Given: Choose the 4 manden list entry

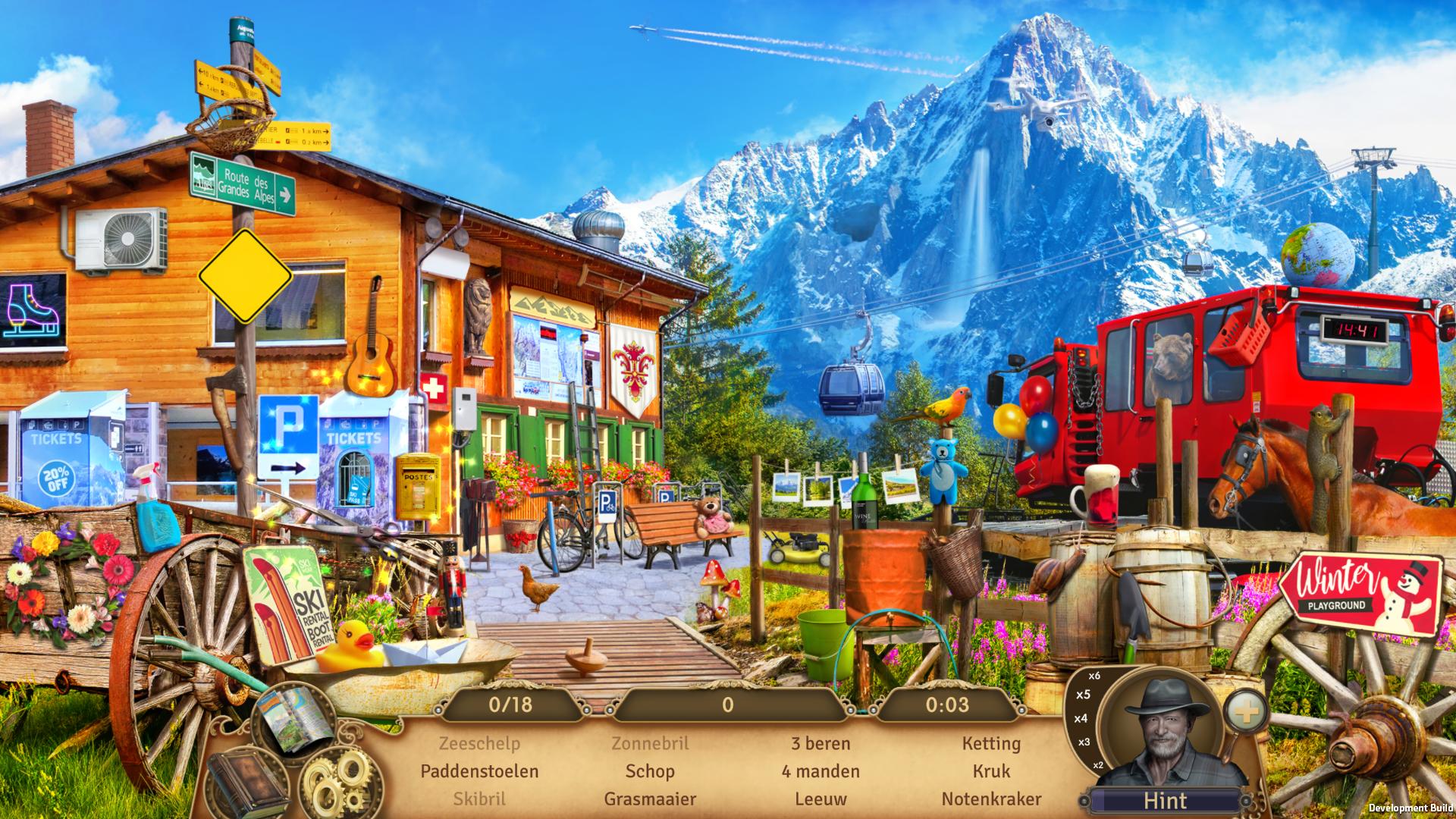Looking at the screenshot, I should [821, 771].
